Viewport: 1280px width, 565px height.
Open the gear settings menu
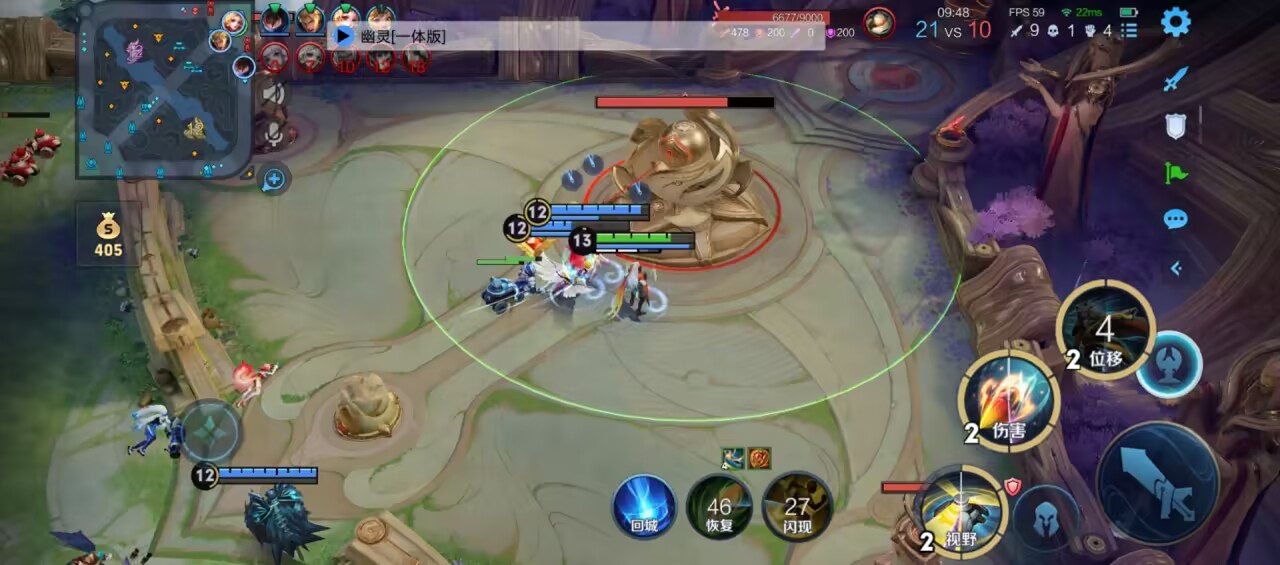point(1175,21)
